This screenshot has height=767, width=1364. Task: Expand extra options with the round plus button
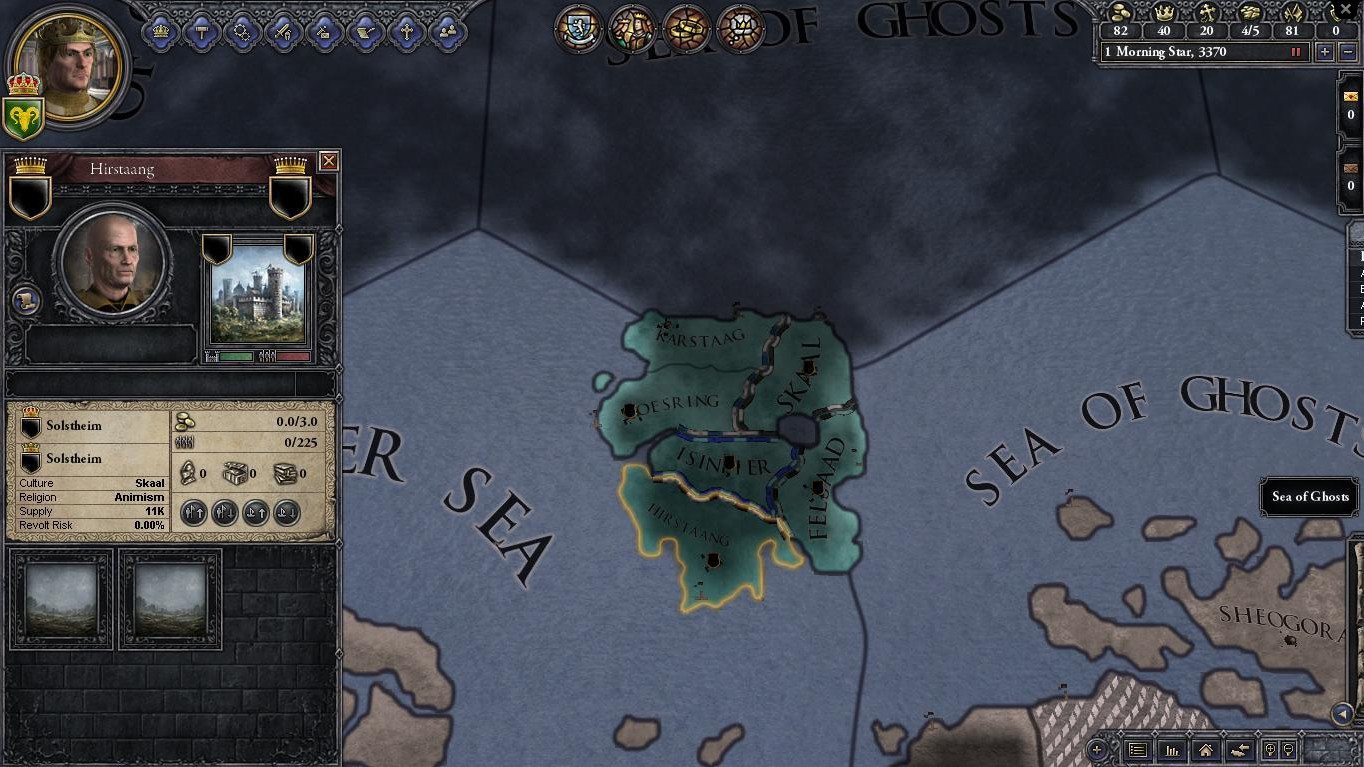[1097, 750]
